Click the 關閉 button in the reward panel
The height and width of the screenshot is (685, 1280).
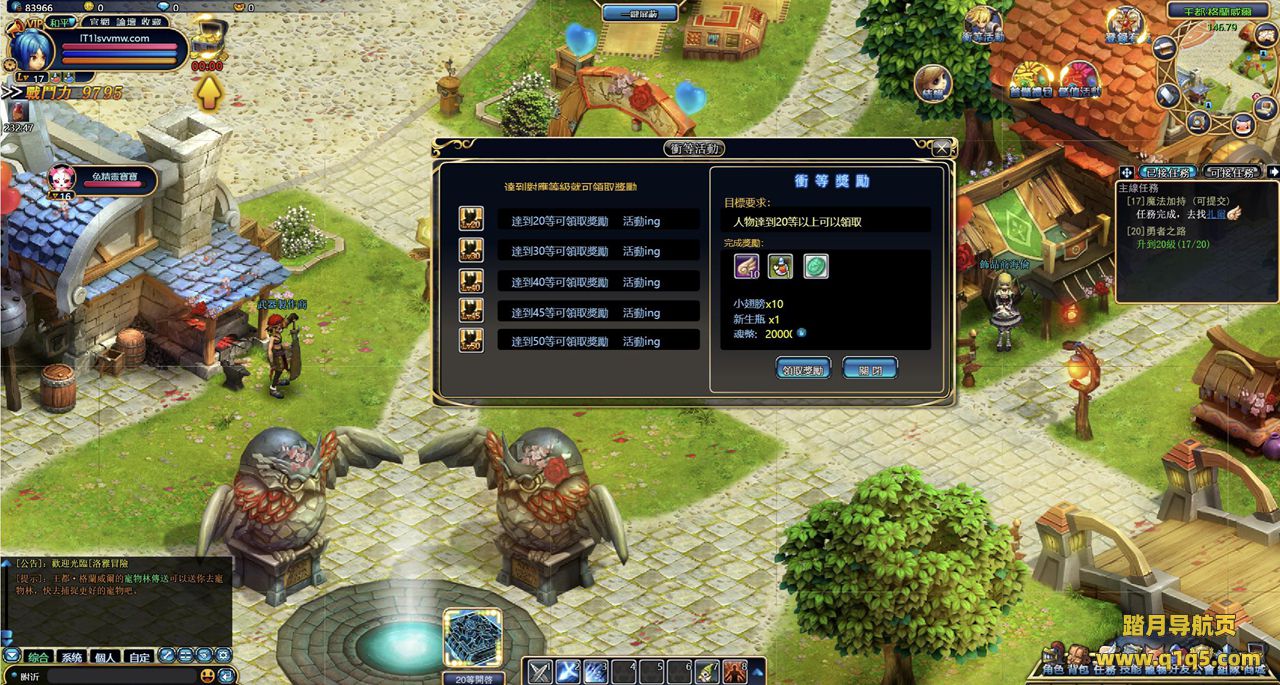(869, 369)
